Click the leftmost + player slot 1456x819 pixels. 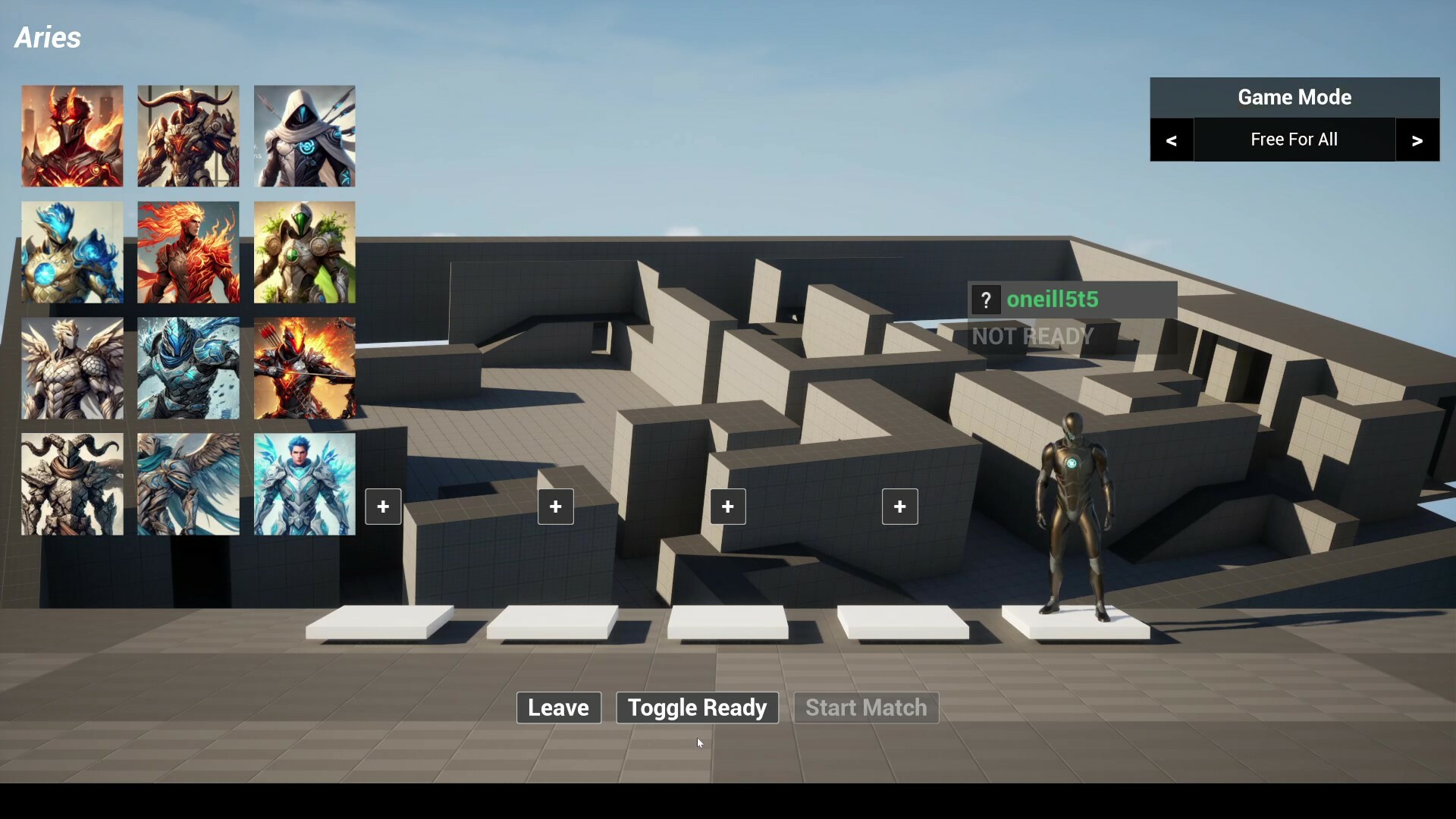pyautogui.click(x=383, y=507)
